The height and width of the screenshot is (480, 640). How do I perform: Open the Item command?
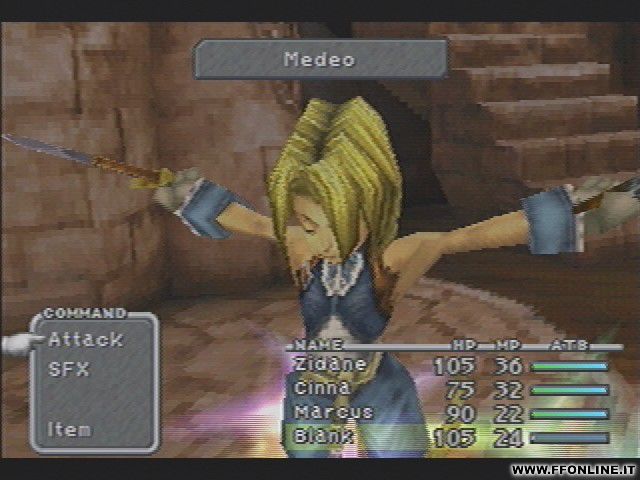coord(70,429)
